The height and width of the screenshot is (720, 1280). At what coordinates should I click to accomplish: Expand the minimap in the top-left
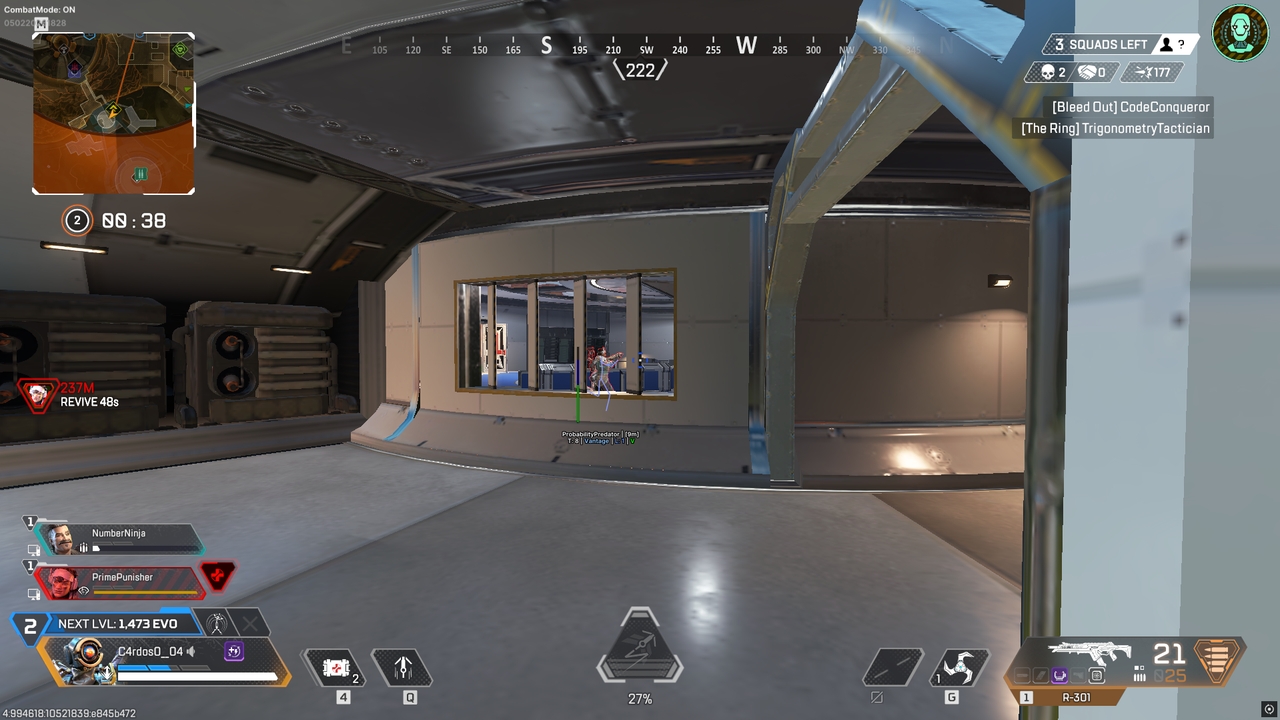pyautogui.click(x=114, y=113)
